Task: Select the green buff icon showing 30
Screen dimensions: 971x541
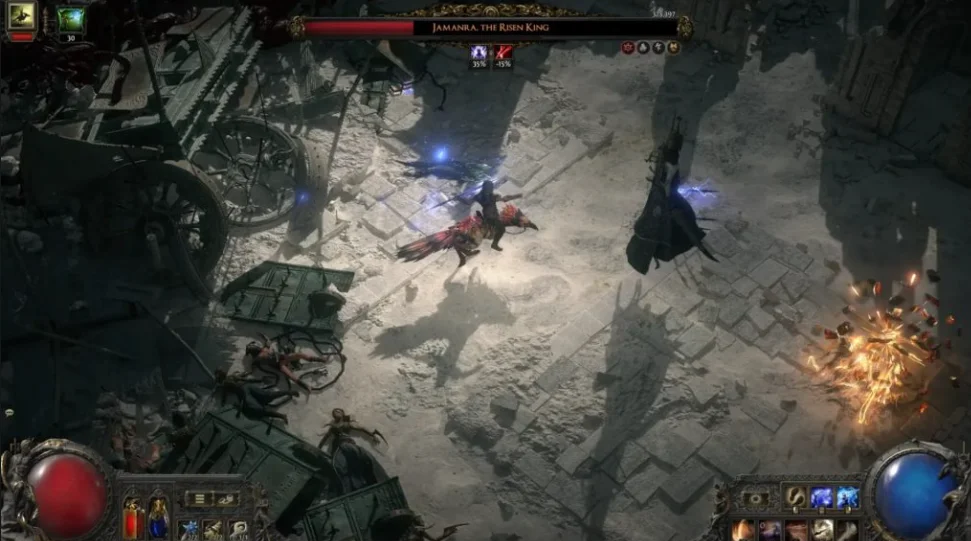Action: coord(71,18)
